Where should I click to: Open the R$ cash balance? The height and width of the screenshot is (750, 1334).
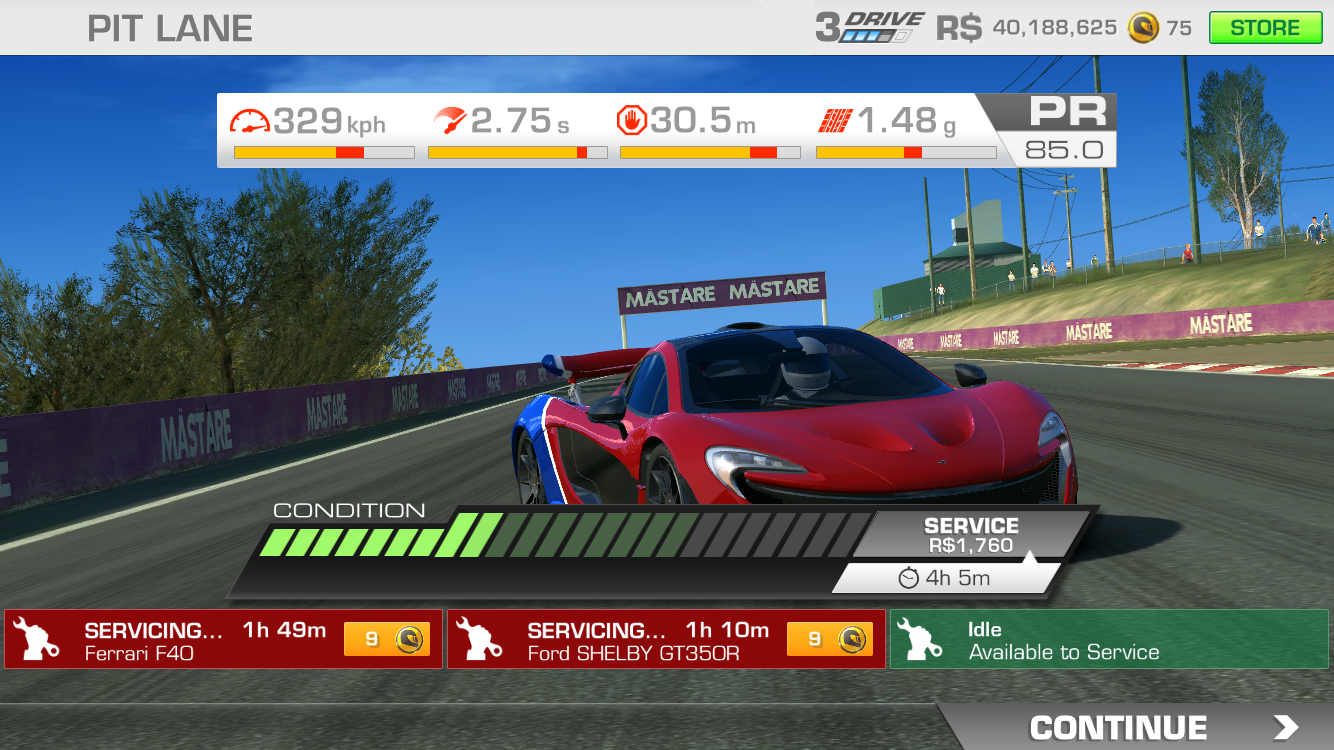1026,28
